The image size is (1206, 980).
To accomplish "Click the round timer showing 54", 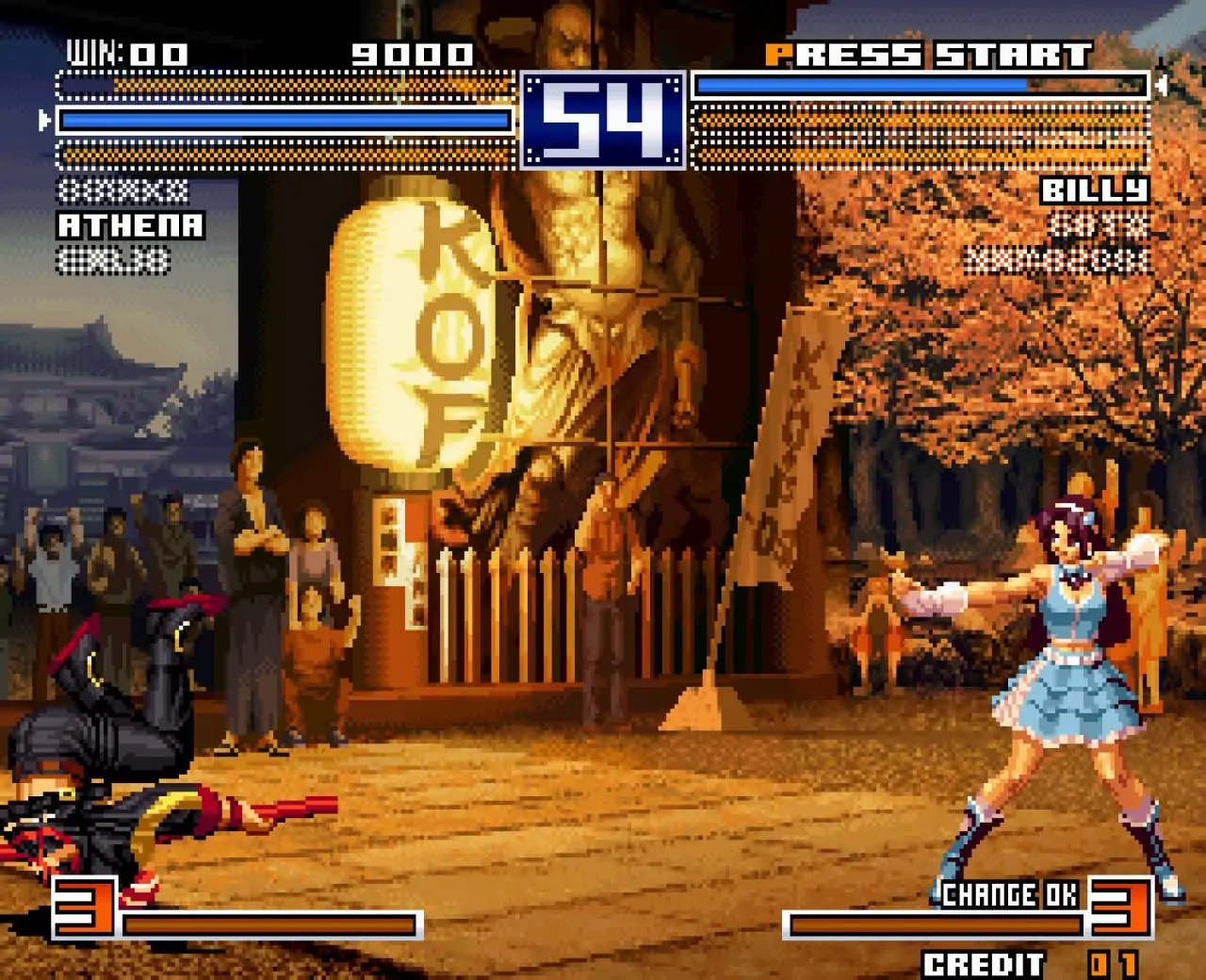I will [603, 120].
